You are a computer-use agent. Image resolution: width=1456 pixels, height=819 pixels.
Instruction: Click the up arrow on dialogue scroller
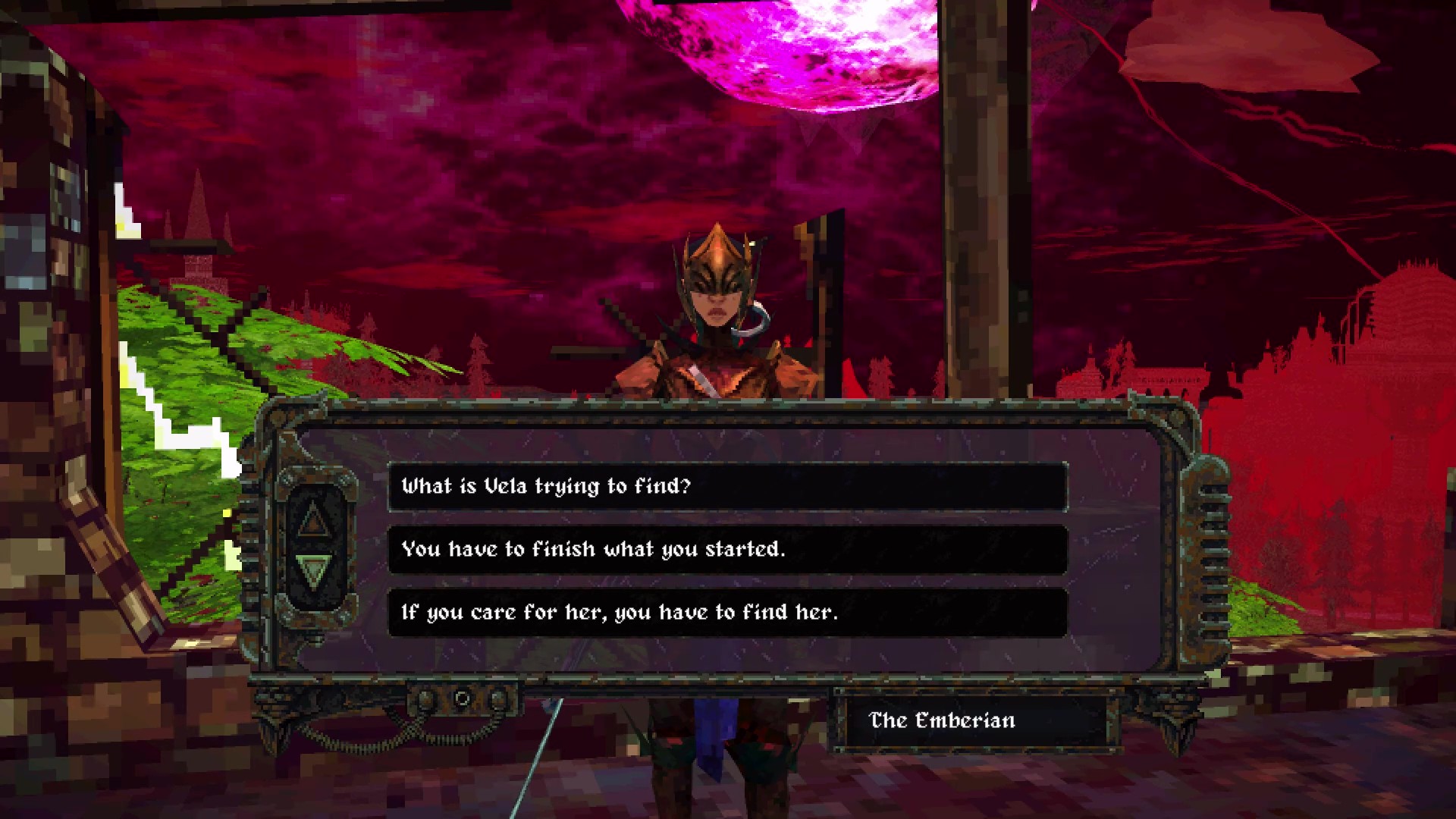[x=312, y=519]
